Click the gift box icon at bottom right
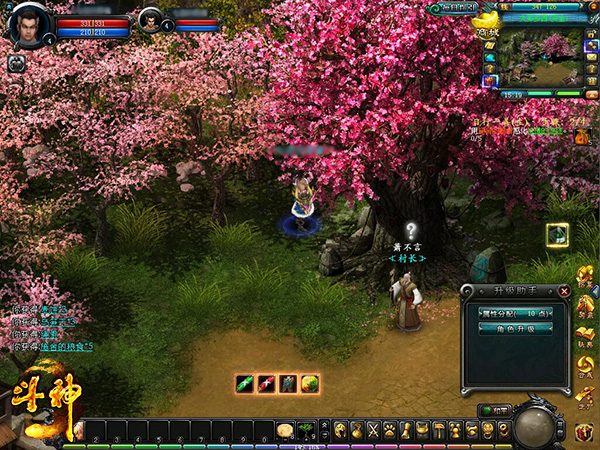Screen dimensions: 600x450 584,432
